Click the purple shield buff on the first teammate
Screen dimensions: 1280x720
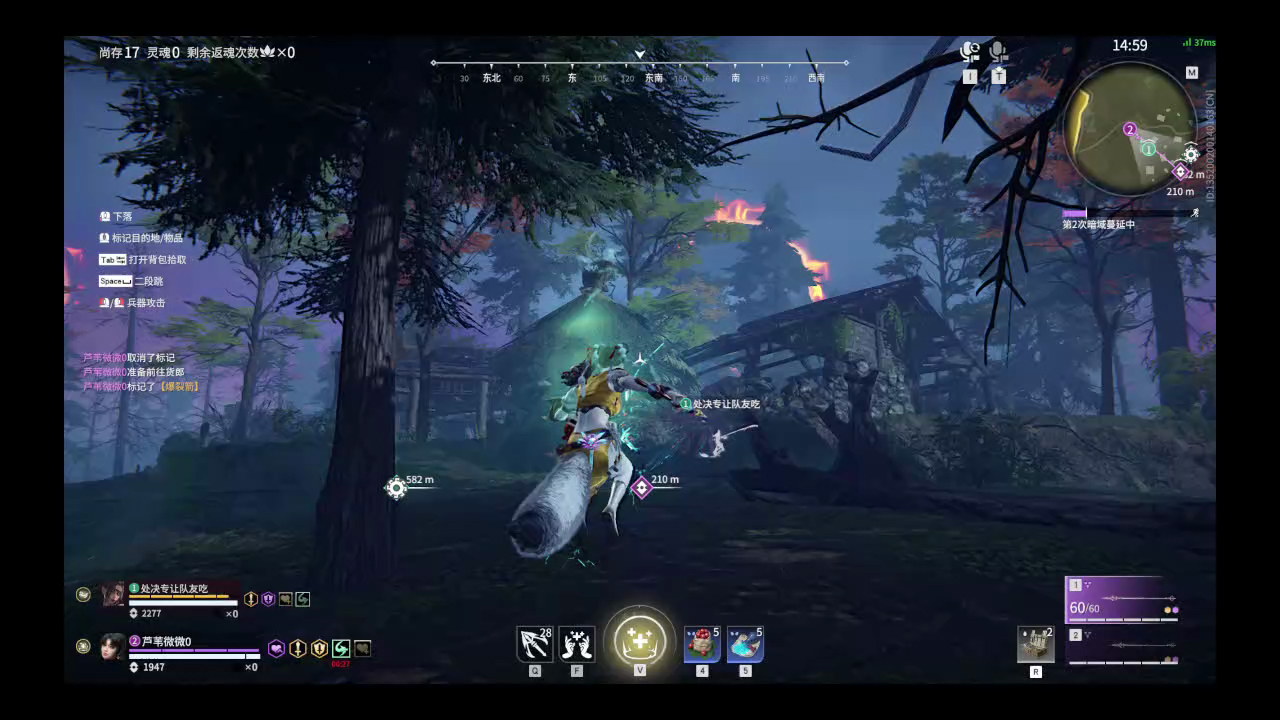[x=267, y=599]
